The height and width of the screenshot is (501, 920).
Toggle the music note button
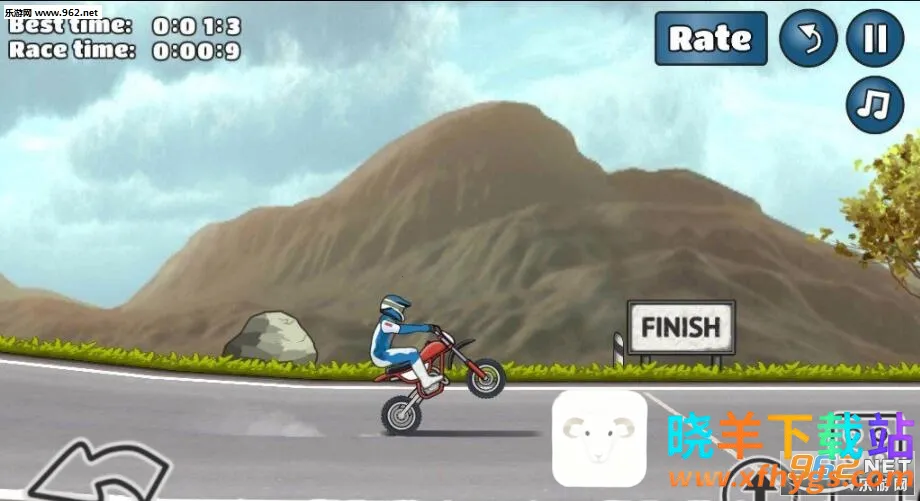[875, 105]
